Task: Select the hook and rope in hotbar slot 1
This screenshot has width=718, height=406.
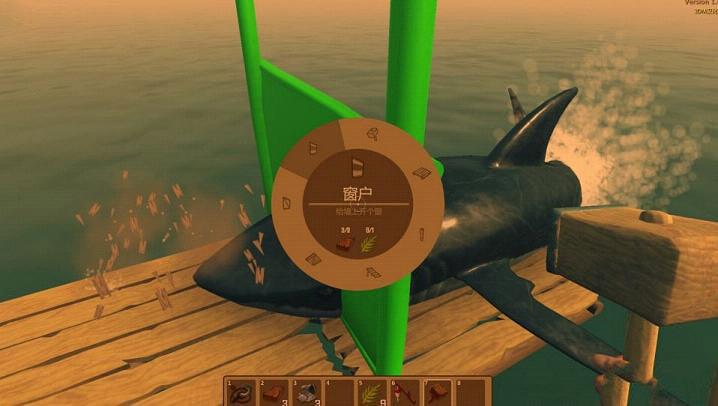Action: pos(240,392)
